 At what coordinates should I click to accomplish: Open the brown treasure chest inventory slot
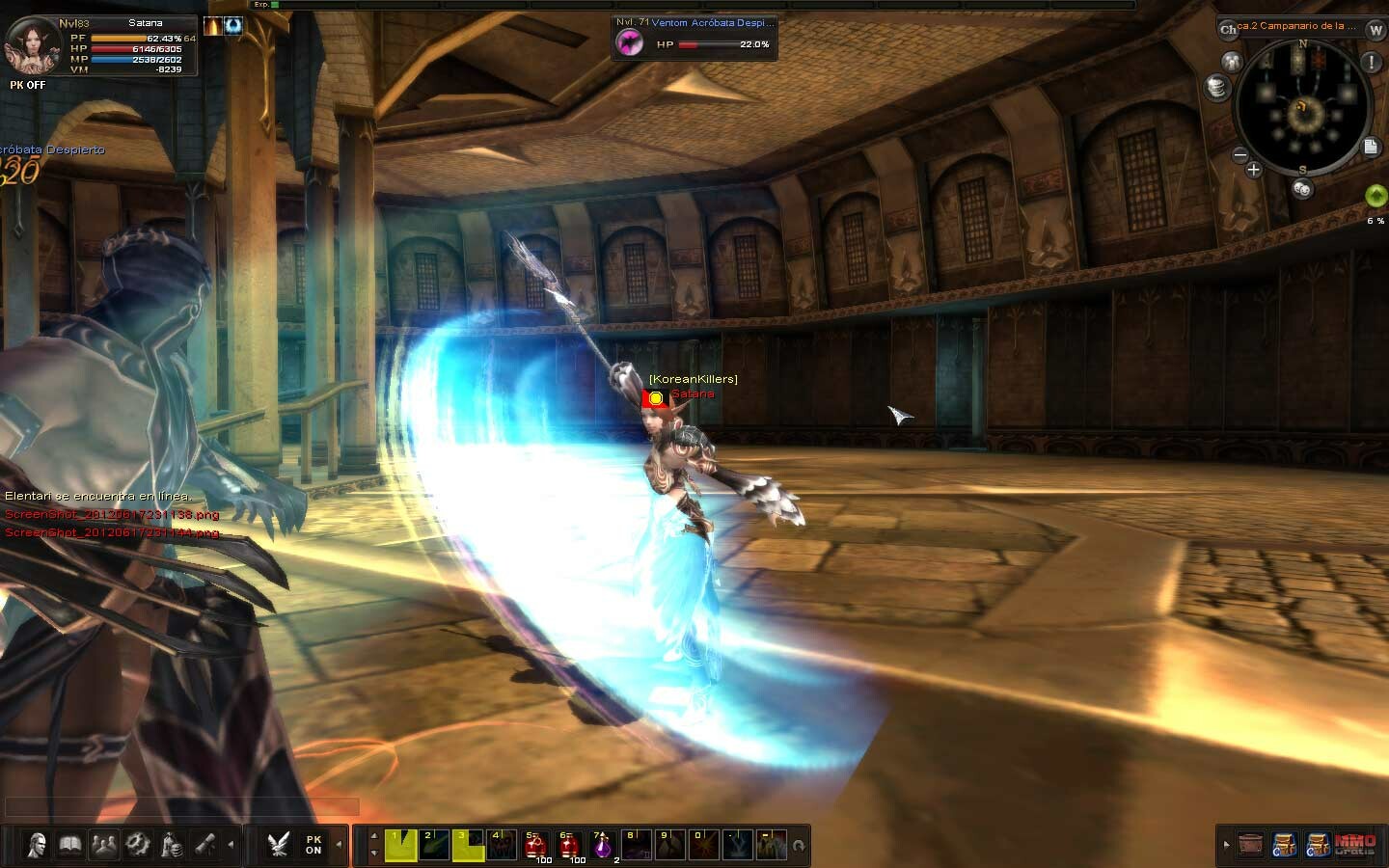tap(1250, 845)
